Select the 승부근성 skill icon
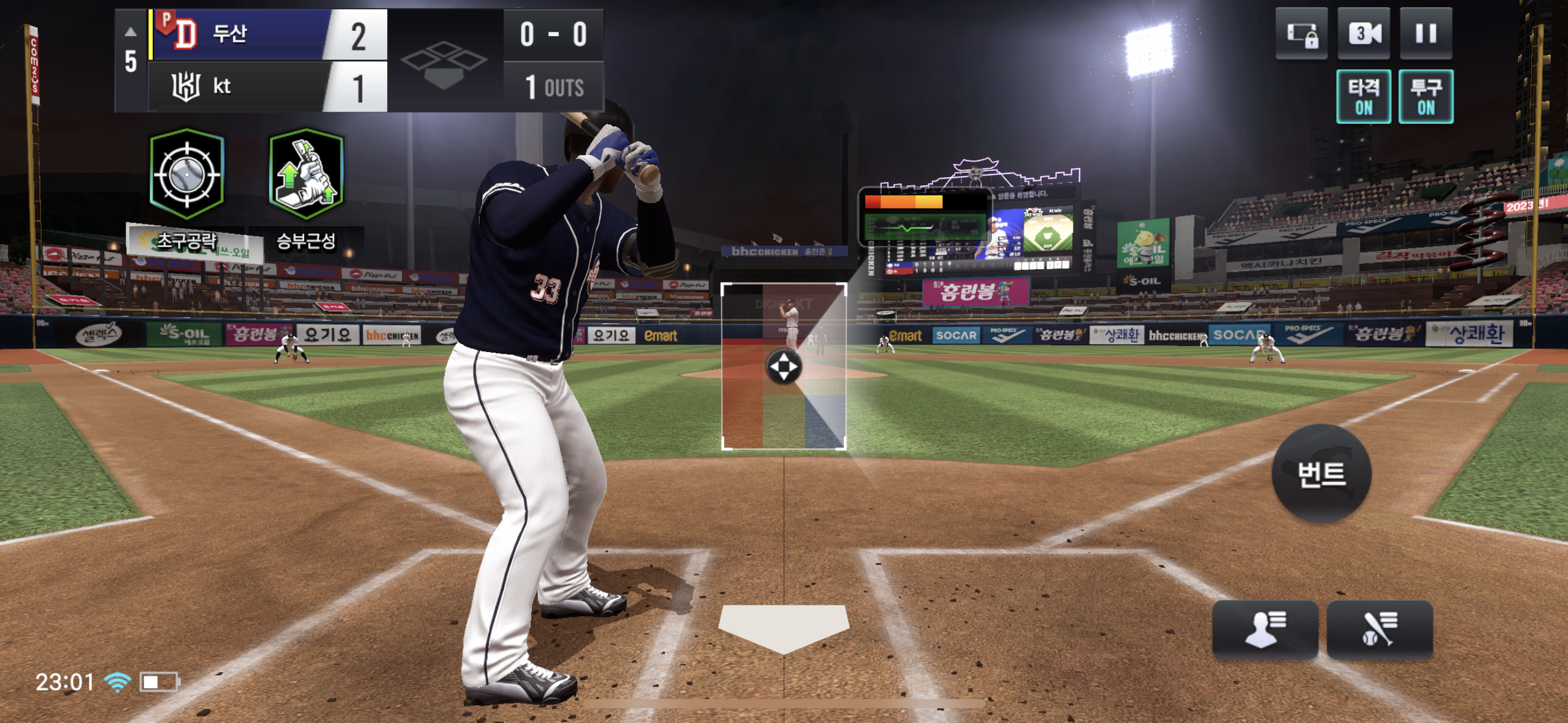Viewport: 1568px width, 723px height. 306,175
